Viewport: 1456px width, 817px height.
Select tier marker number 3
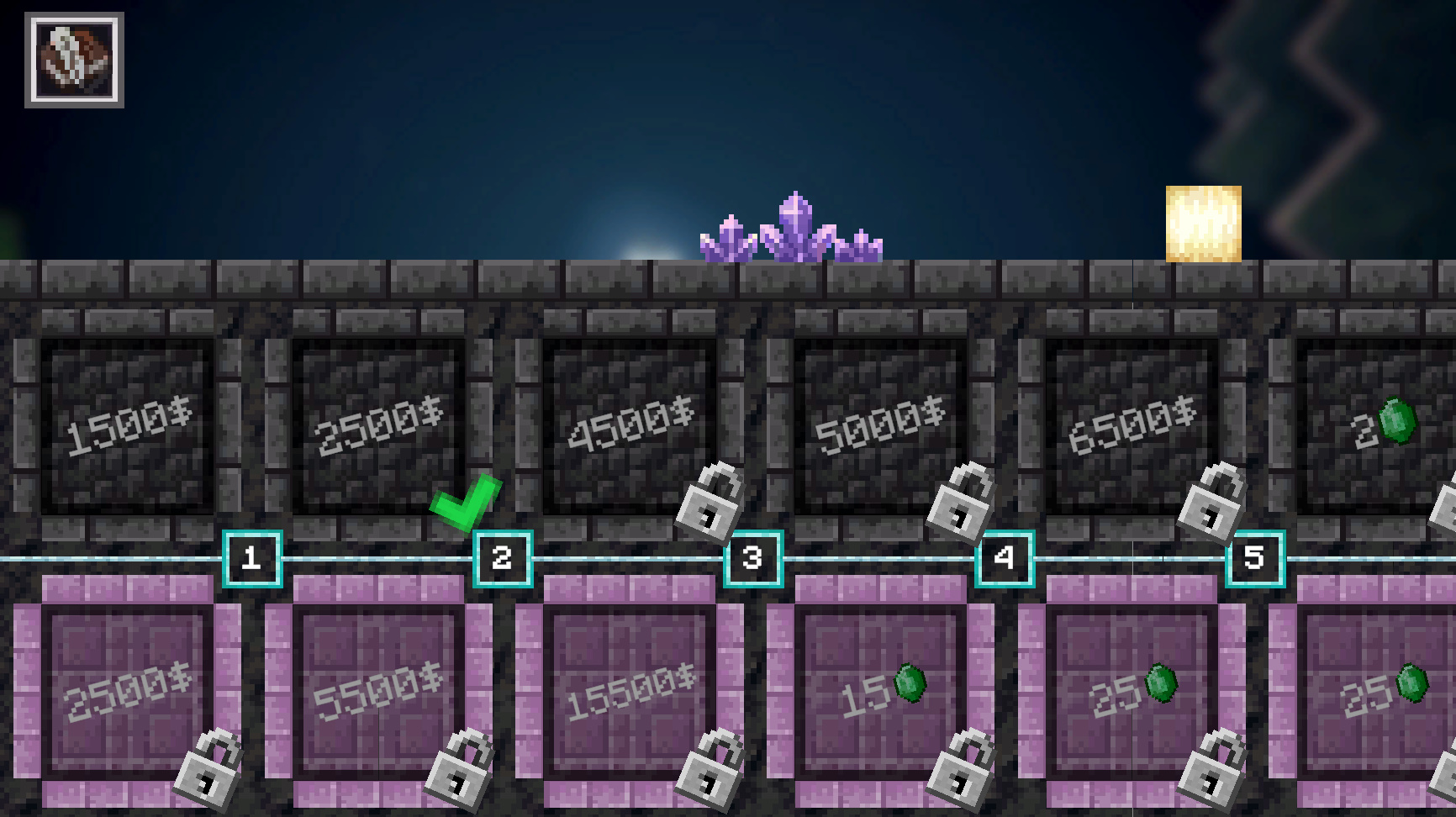(753, 556)
